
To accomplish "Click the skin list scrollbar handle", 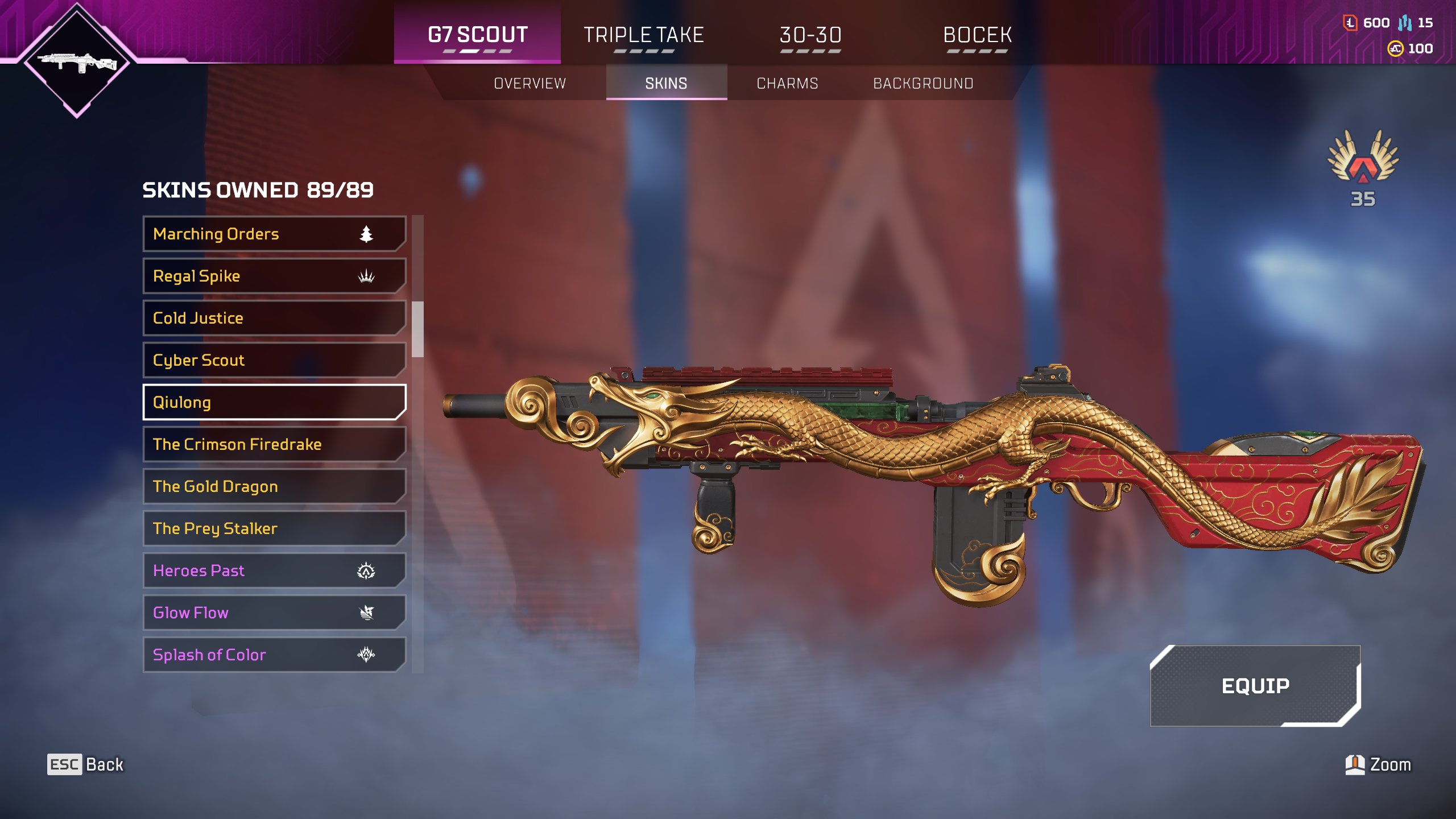I will [x=418, y=329].
